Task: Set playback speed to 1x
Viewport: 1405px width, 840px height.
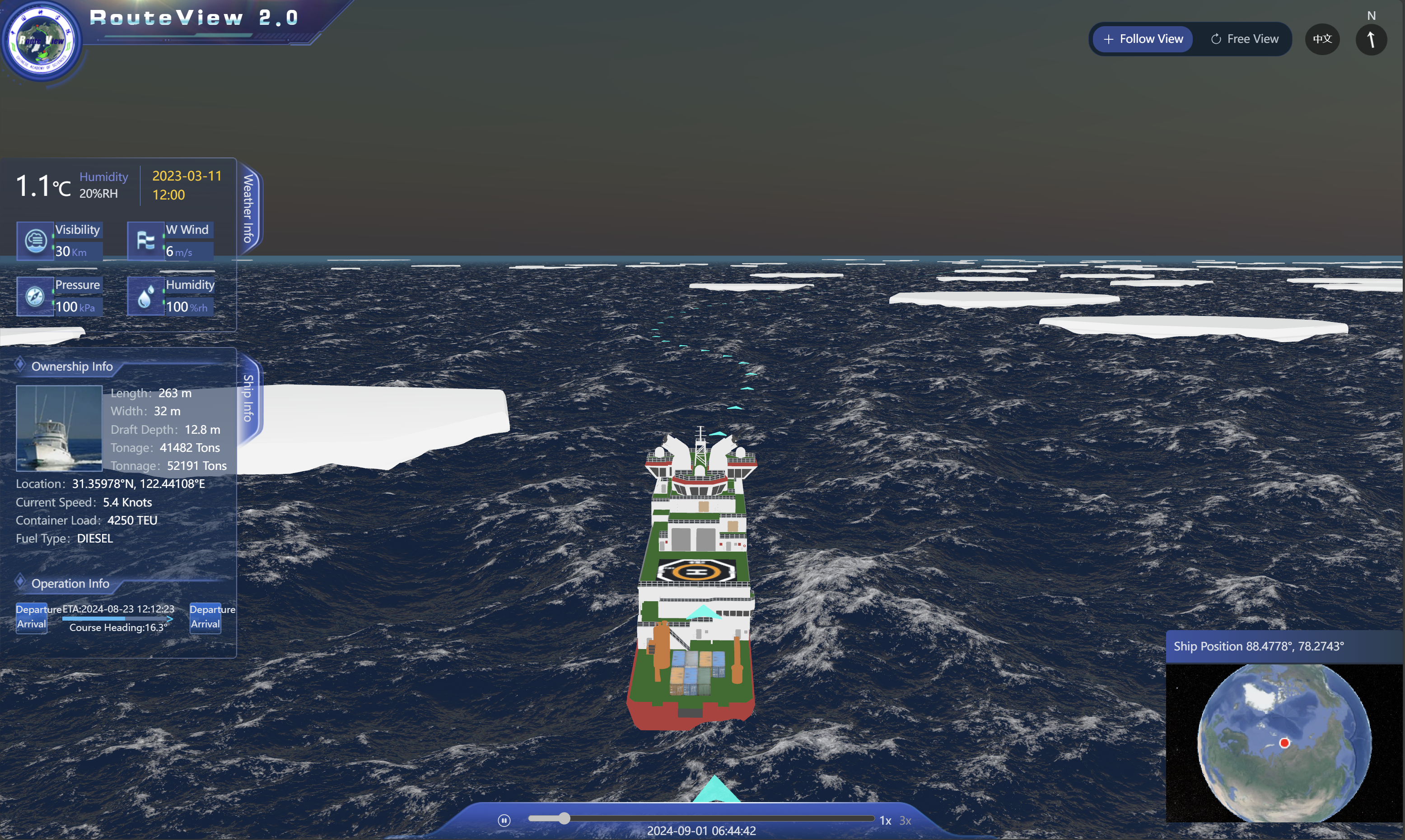Action: click(885, 820)
